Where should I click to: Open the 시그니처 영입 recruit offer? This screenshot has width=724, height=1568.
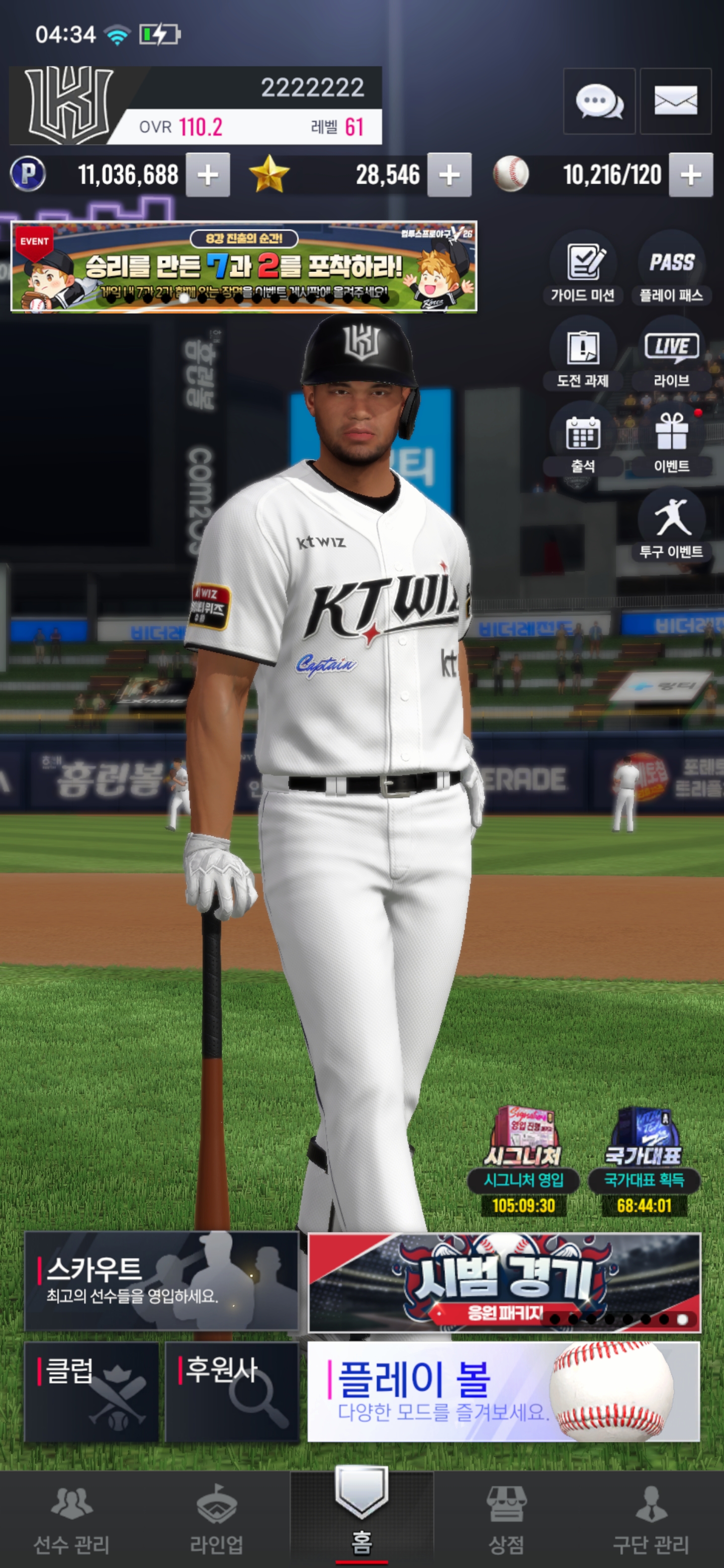(x=524, y=1160)
